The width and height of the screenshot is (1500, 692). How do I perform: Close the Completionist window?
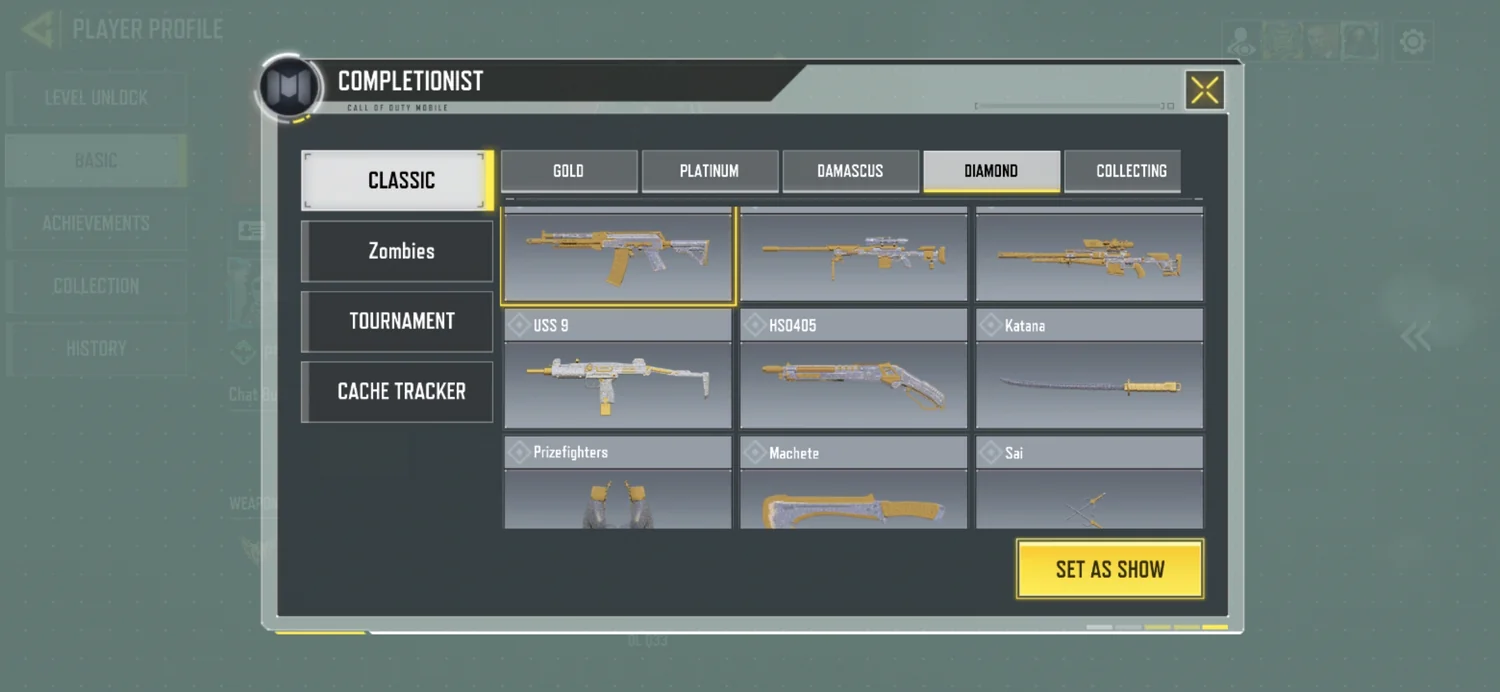1204,91
